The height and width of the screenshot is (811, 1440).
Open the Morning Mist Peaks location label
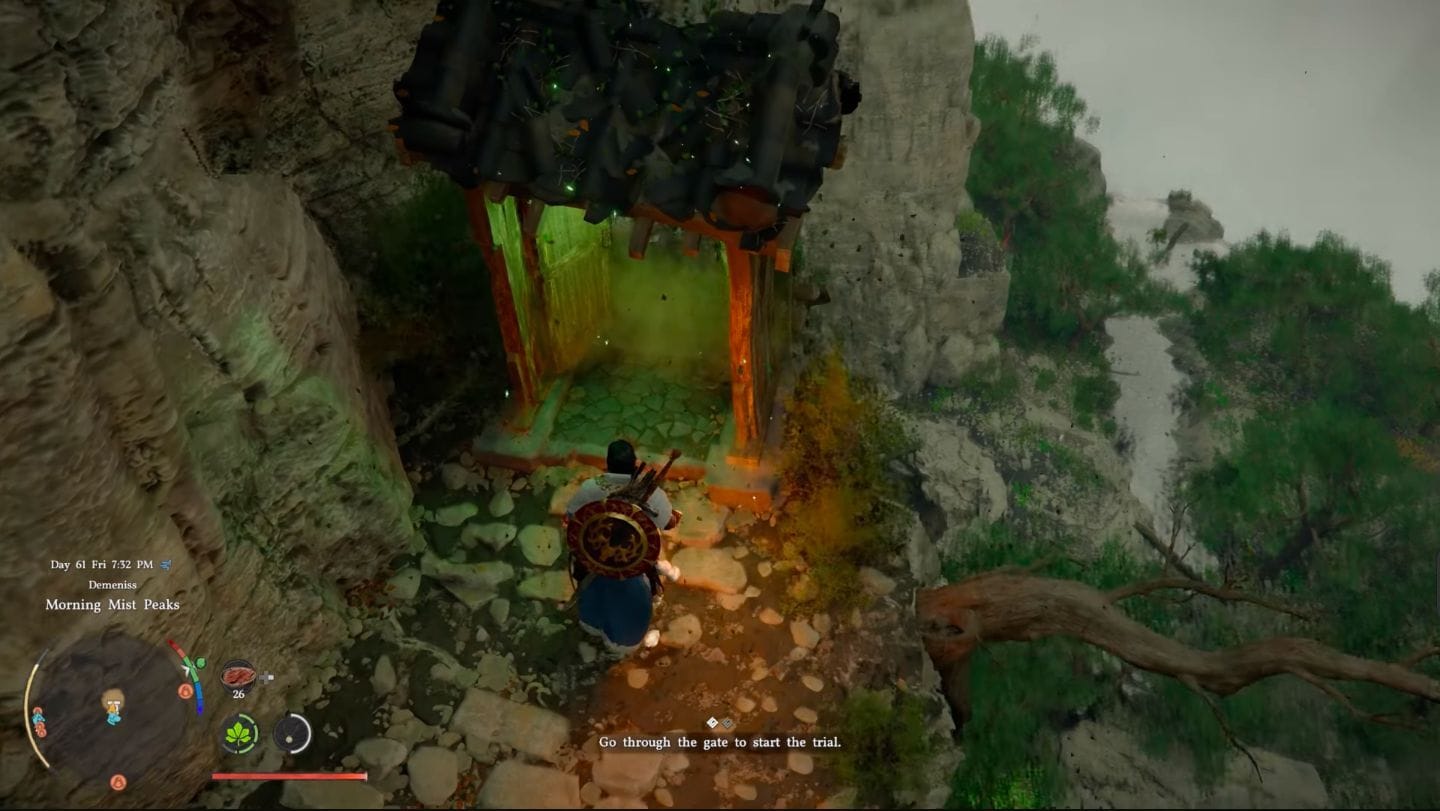[112, 604]
